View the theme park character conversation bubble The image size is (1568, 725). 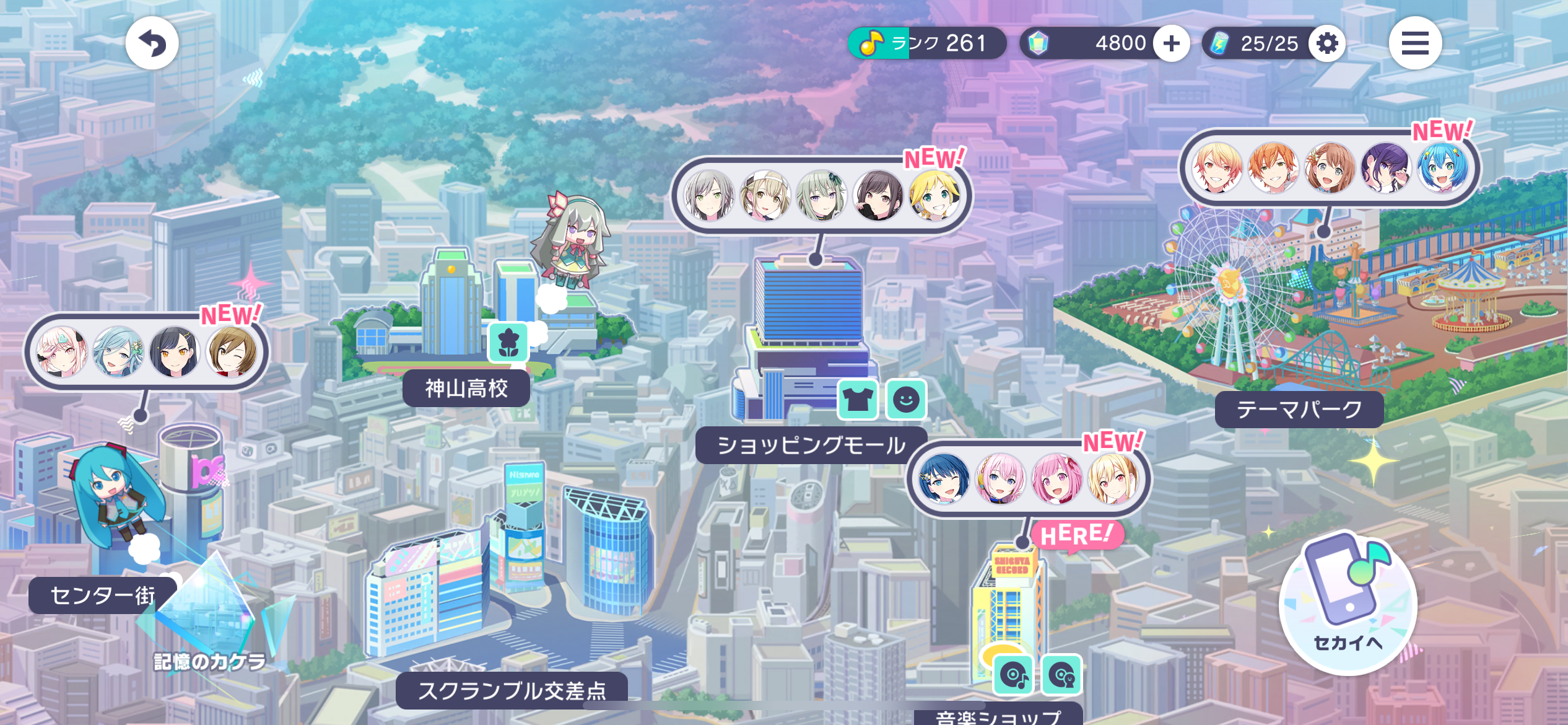point(1329,168)
